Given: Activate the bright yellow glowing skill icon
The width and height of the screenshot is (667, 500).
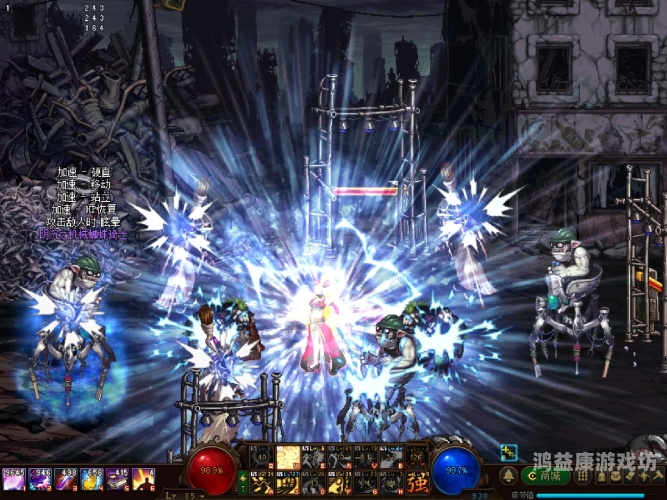Looking at the screenshot, I should [287, 457].
